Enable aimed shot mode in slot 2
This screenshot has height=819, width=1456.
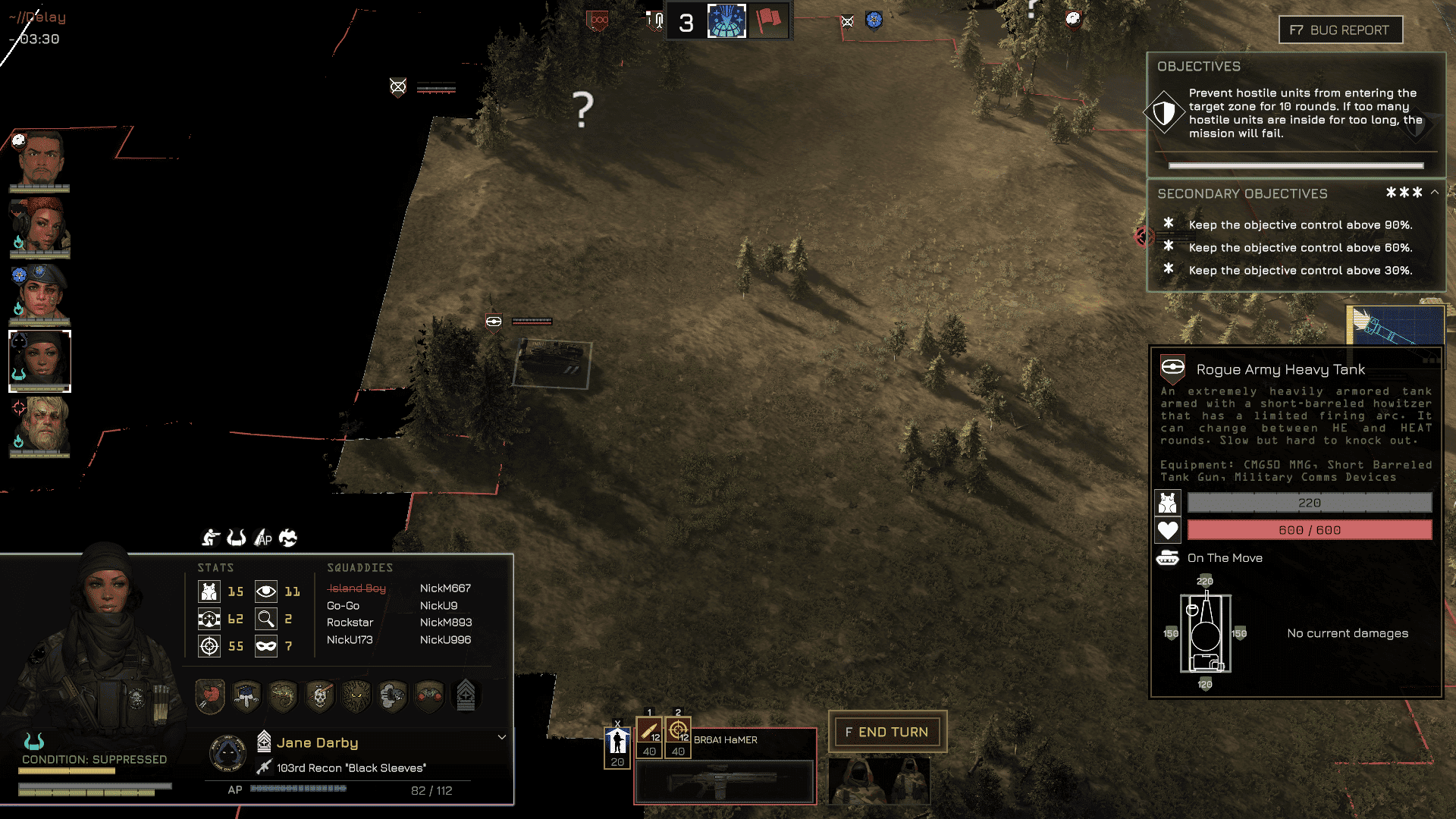coord(677,730)
